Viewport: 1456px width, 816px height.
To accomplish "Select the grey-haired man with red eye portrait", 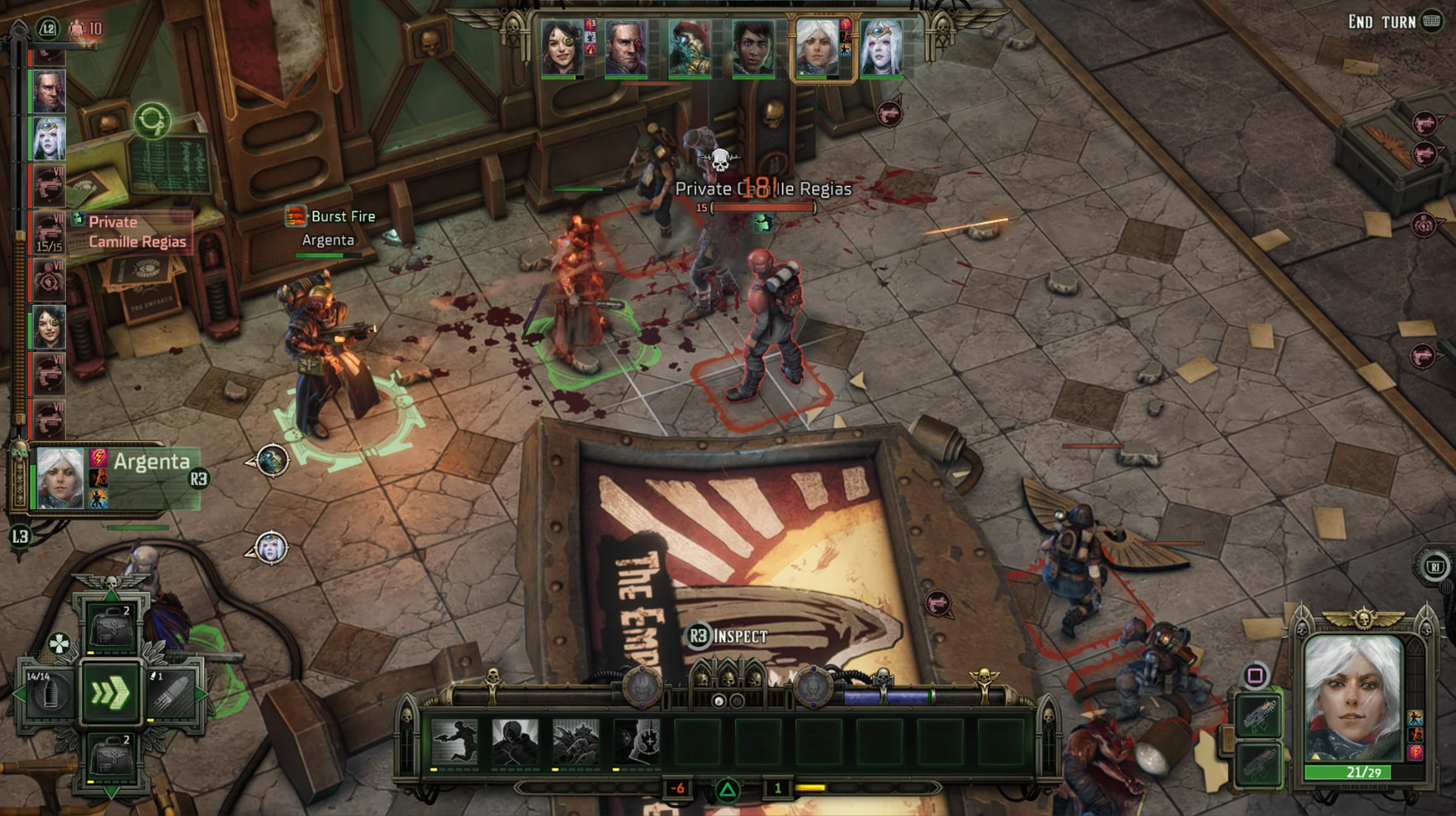I will [626, 48].
